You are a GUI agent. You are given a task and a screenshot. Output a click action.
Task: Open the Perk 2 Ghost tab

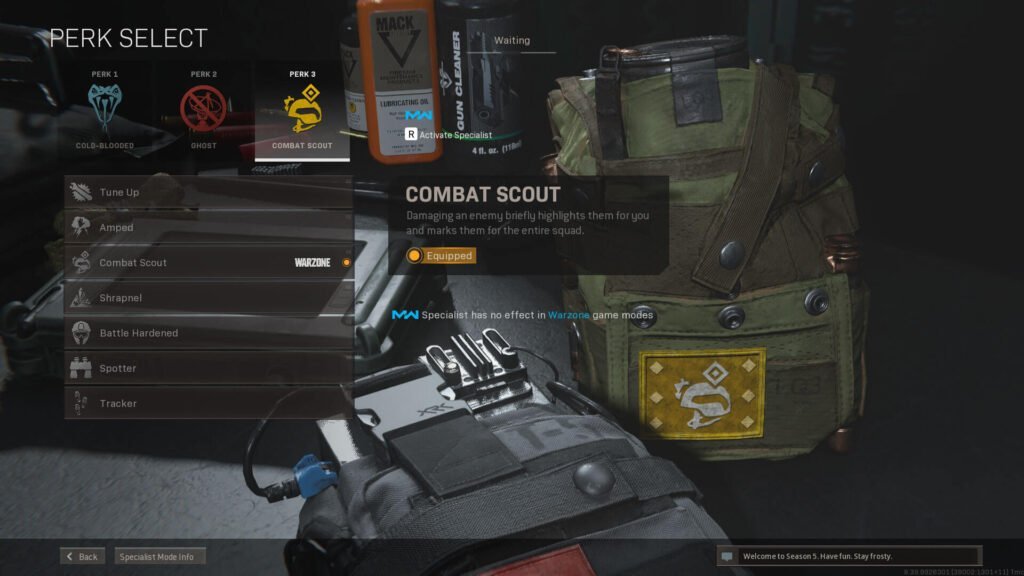point(203,110)
